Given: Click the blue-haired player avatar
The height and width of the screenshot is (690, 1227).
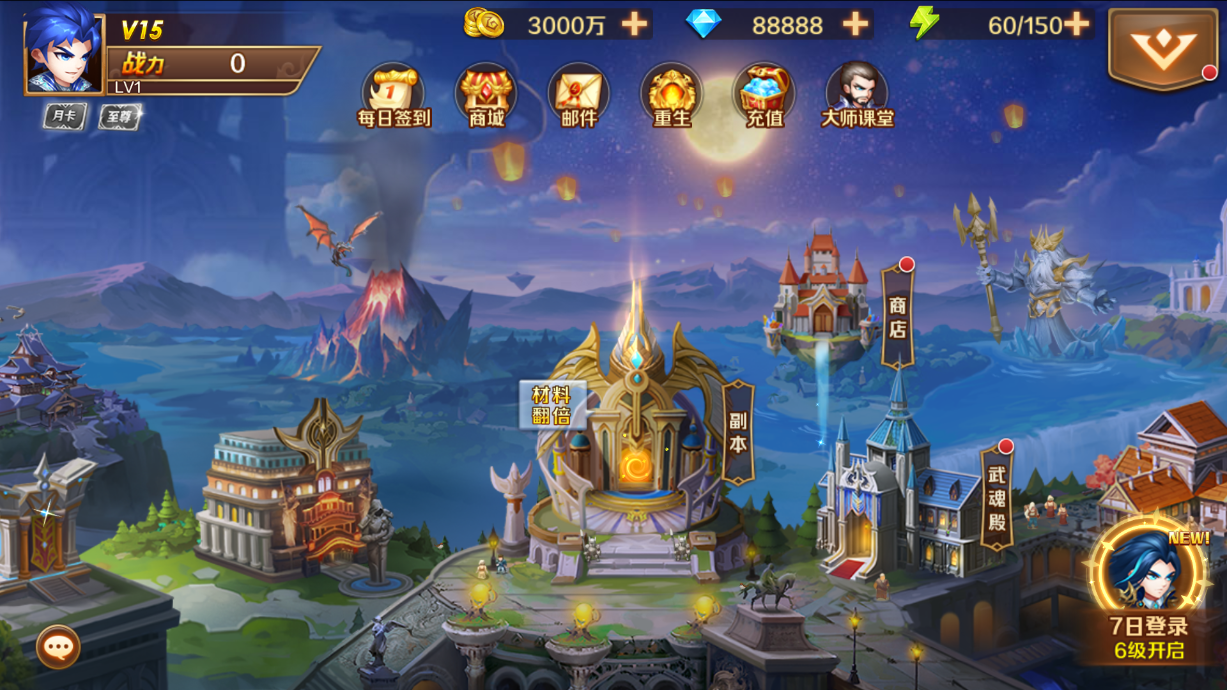Looking at the screenshot, I should click(x=63, y=53).
